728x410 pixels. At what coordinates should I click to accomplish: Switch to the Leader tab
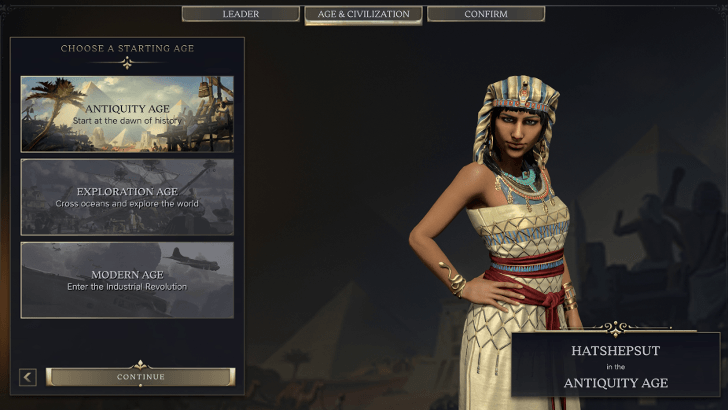coord(240,14)
